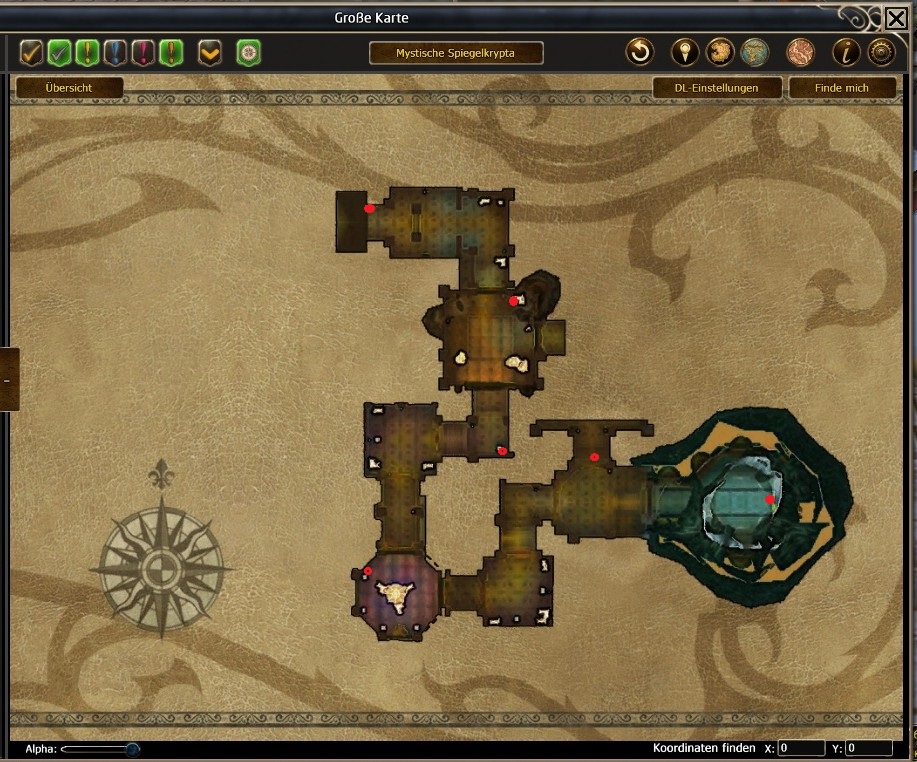Expand the orange chevron filter menu
Screen dimensions: 917x762
[210, 52]
